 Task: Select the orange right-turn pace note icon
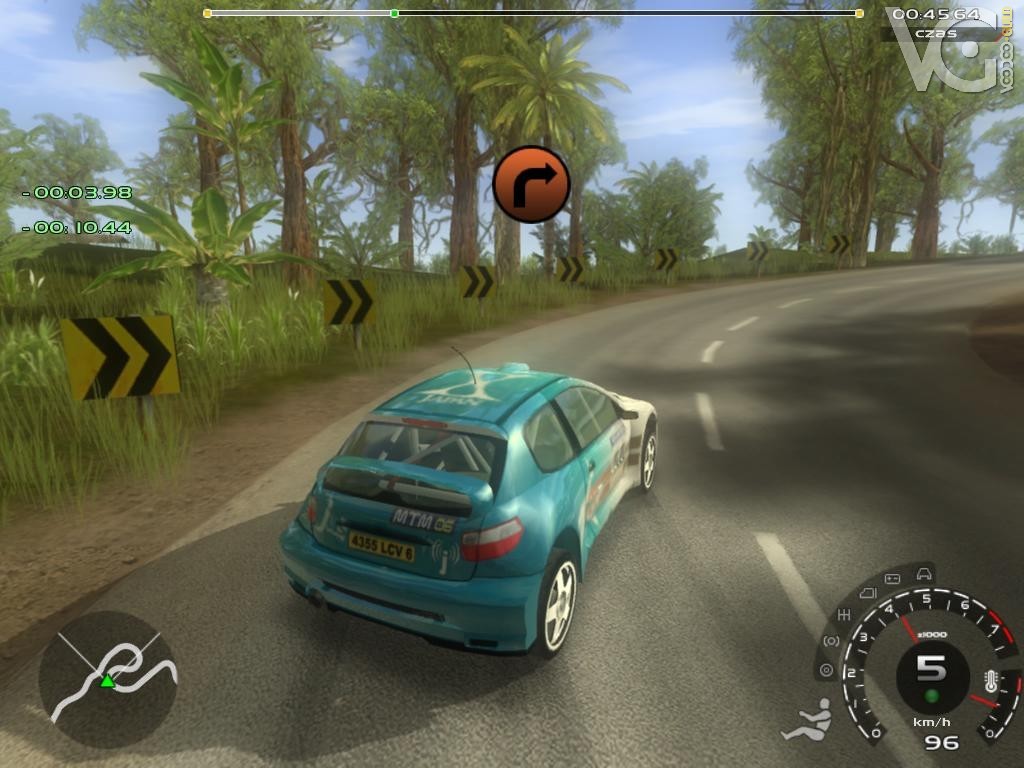pyautogui.click(x=531, y=184)
